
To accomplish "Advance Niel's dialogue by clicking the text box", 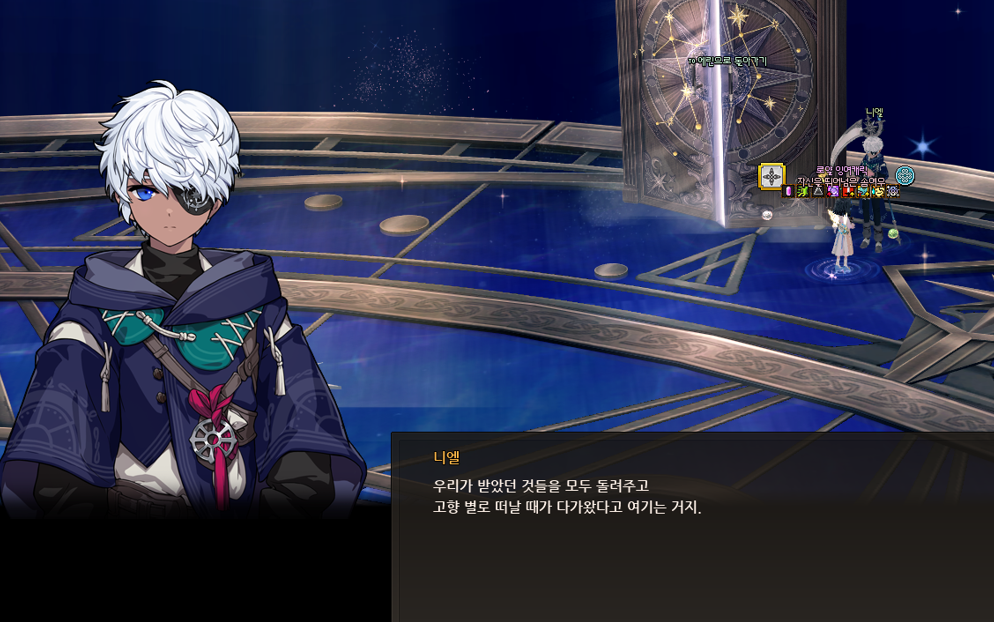I will 692,527.
